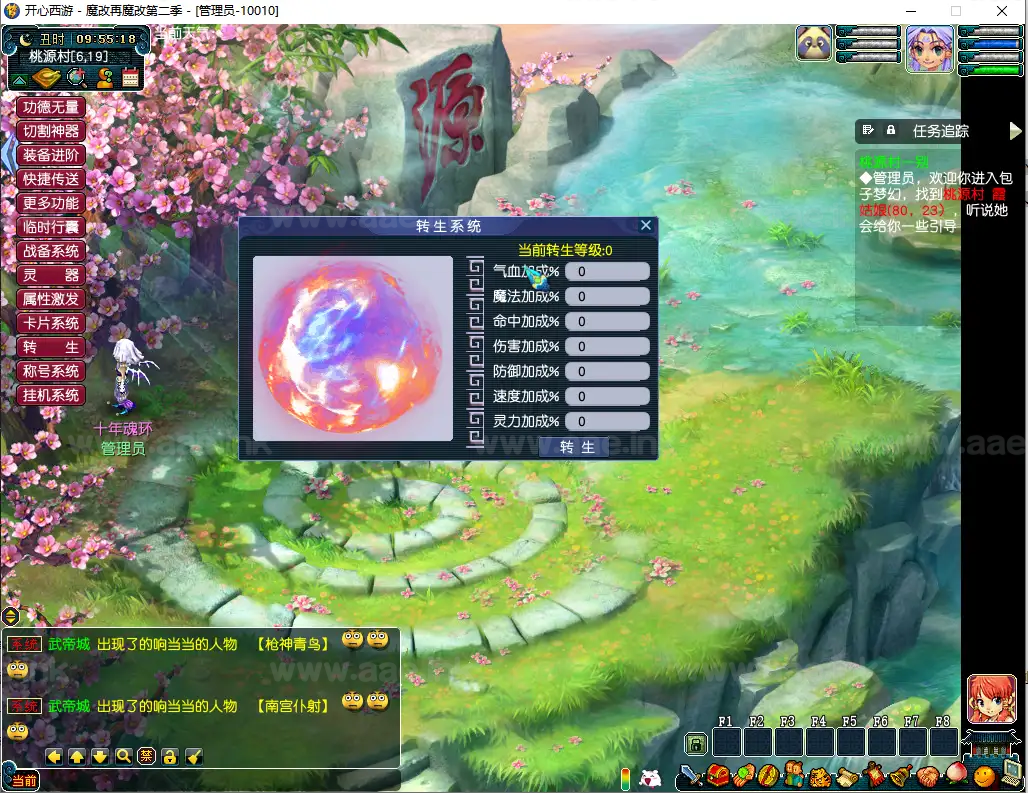The width and height of the screenshot is (1028, 793).
Task: Open the 称号系统 title system
Action: pyautogui.click(x=51, y=371)
